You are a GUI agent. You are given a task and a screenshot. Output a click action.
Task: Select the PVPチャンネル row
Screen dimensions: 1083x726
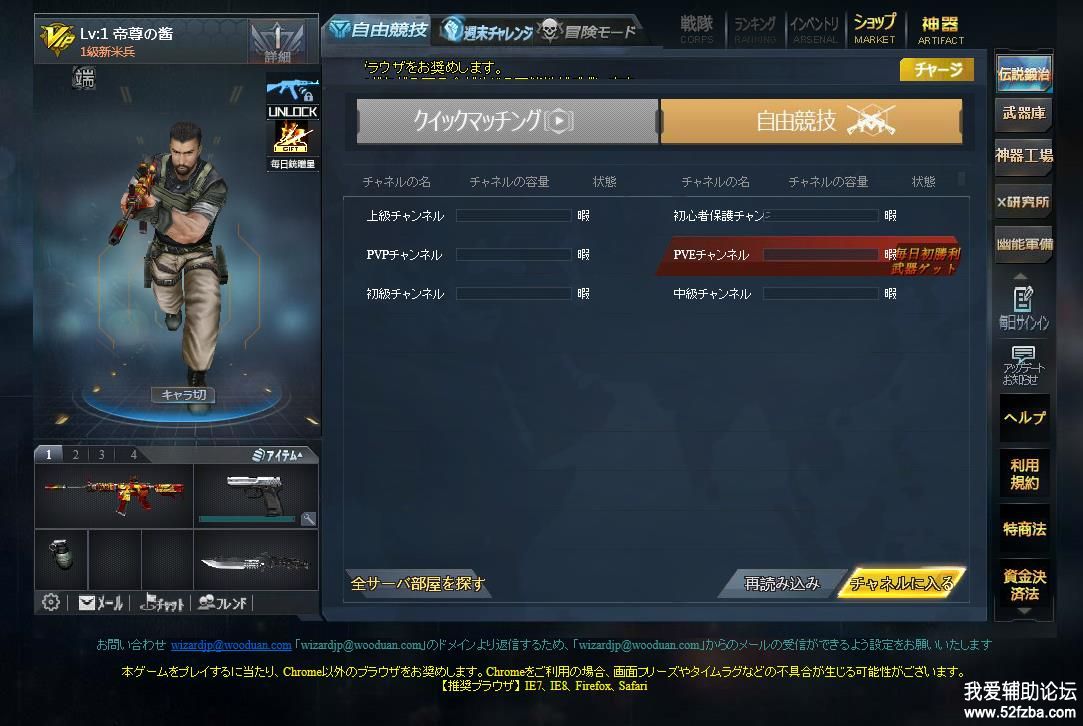(404, 255)
